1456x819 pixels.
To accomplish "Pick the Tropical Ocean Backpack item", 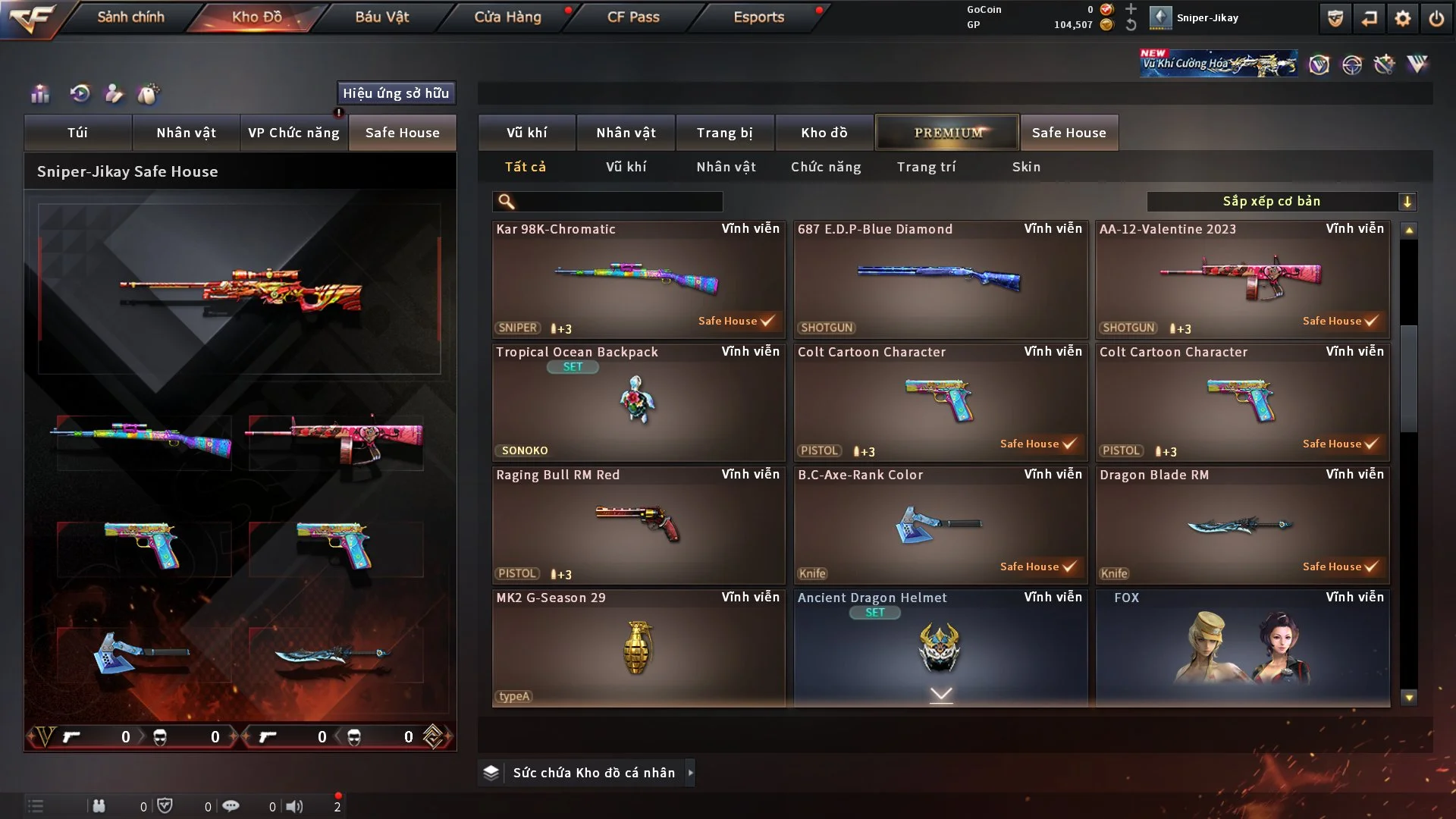I will (x=638, y=402).
